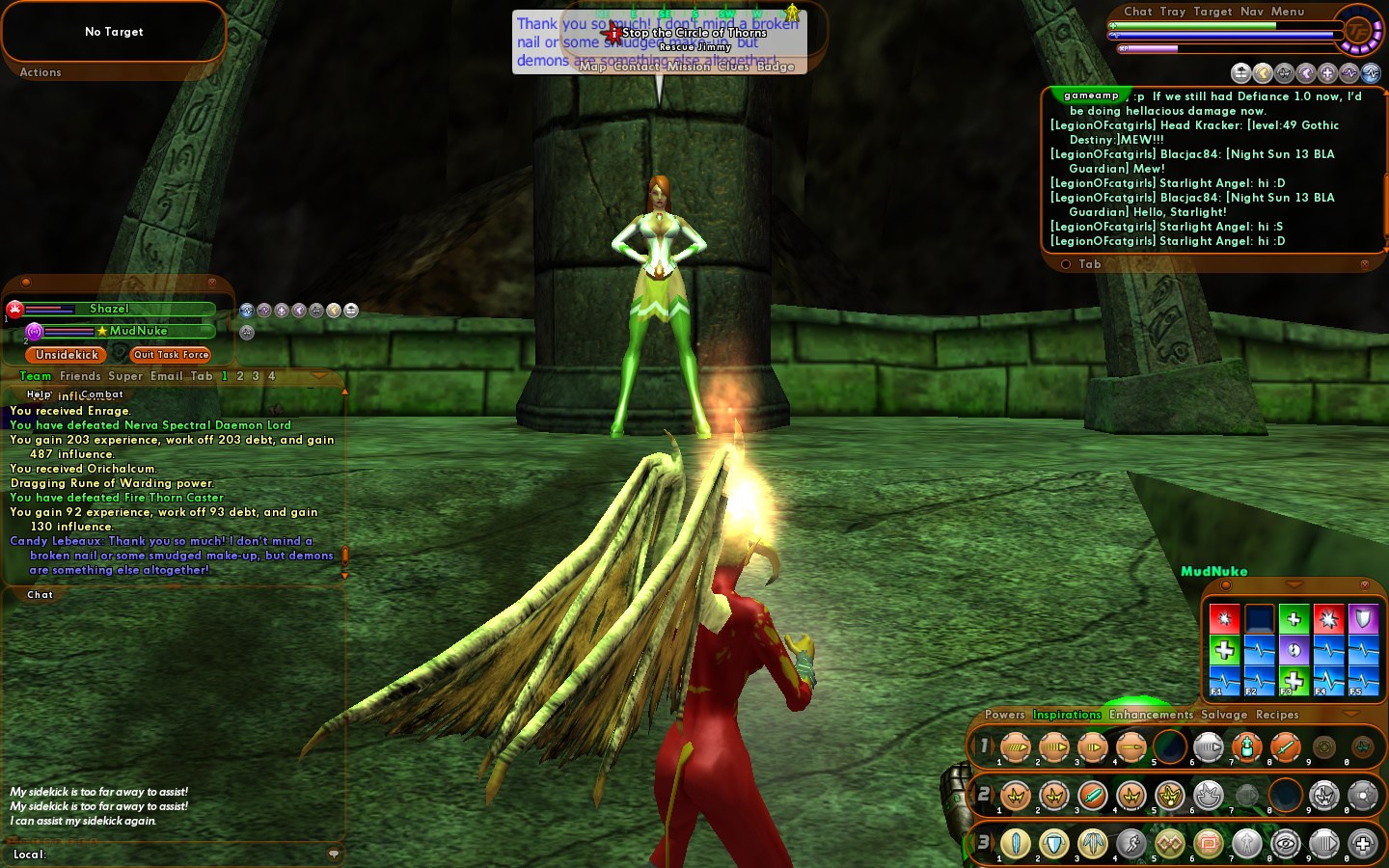The image size is (1389, 868).
Task: Show the Mission details
Action: click(688, 67)
